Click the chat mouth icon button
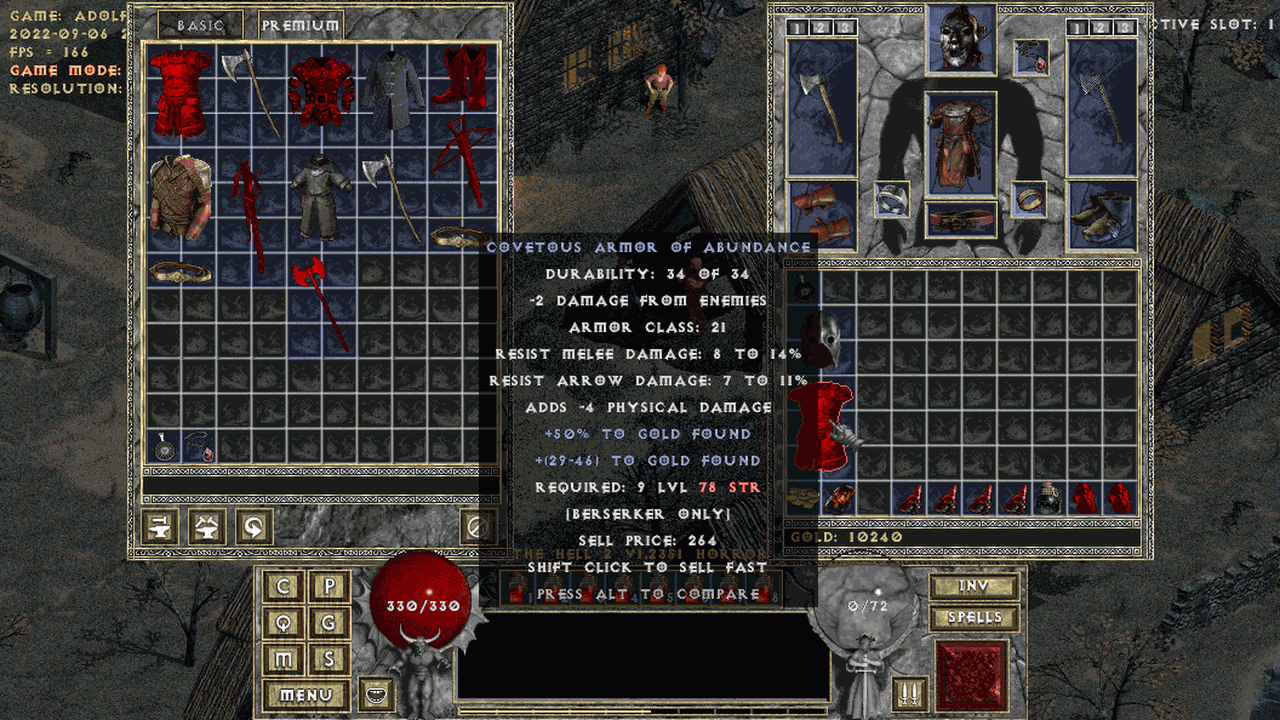This screenshot has height=720, width=1280. (x=377, y=693)
